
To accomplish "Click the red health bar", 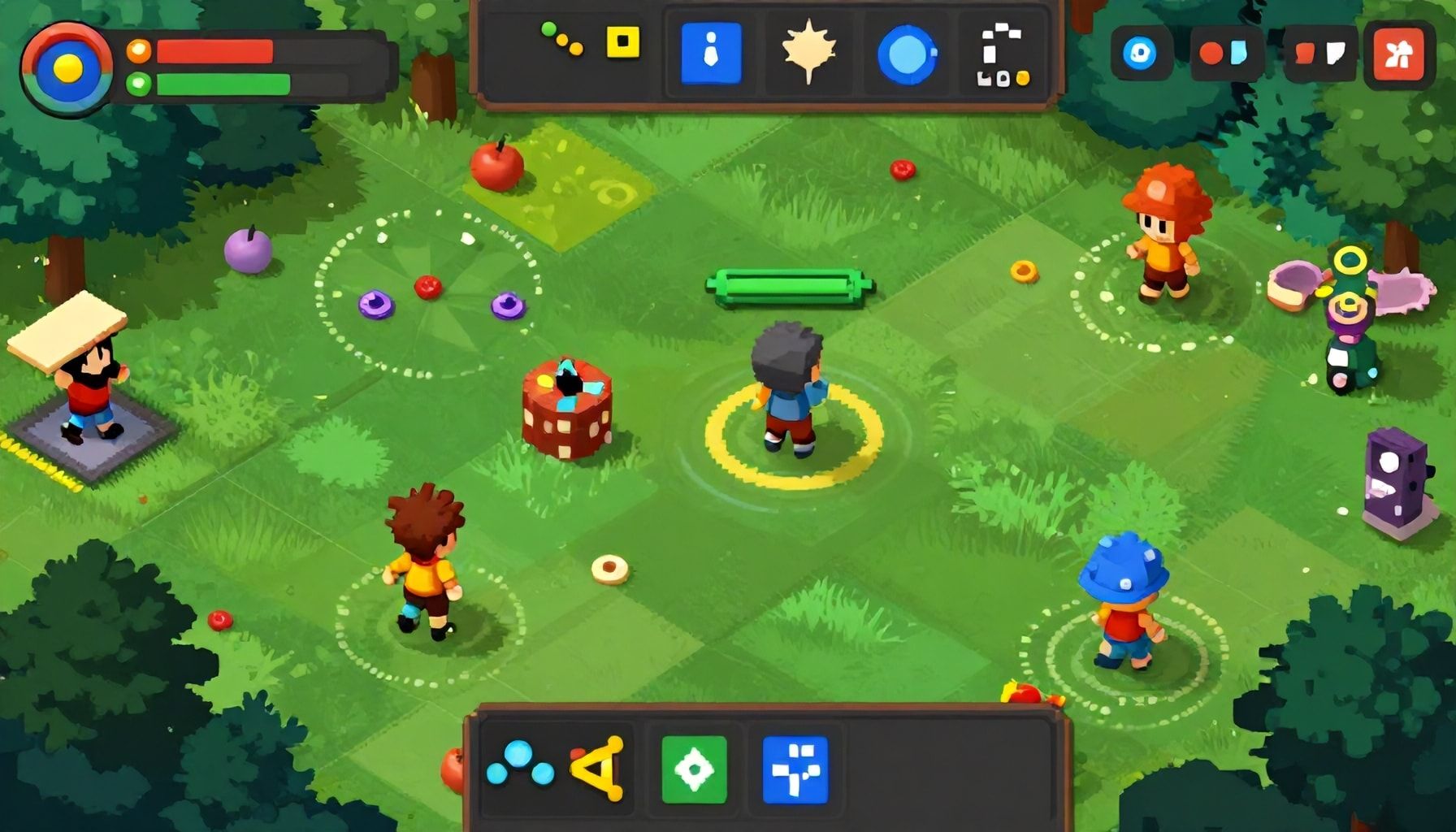I will pos(215,49).
